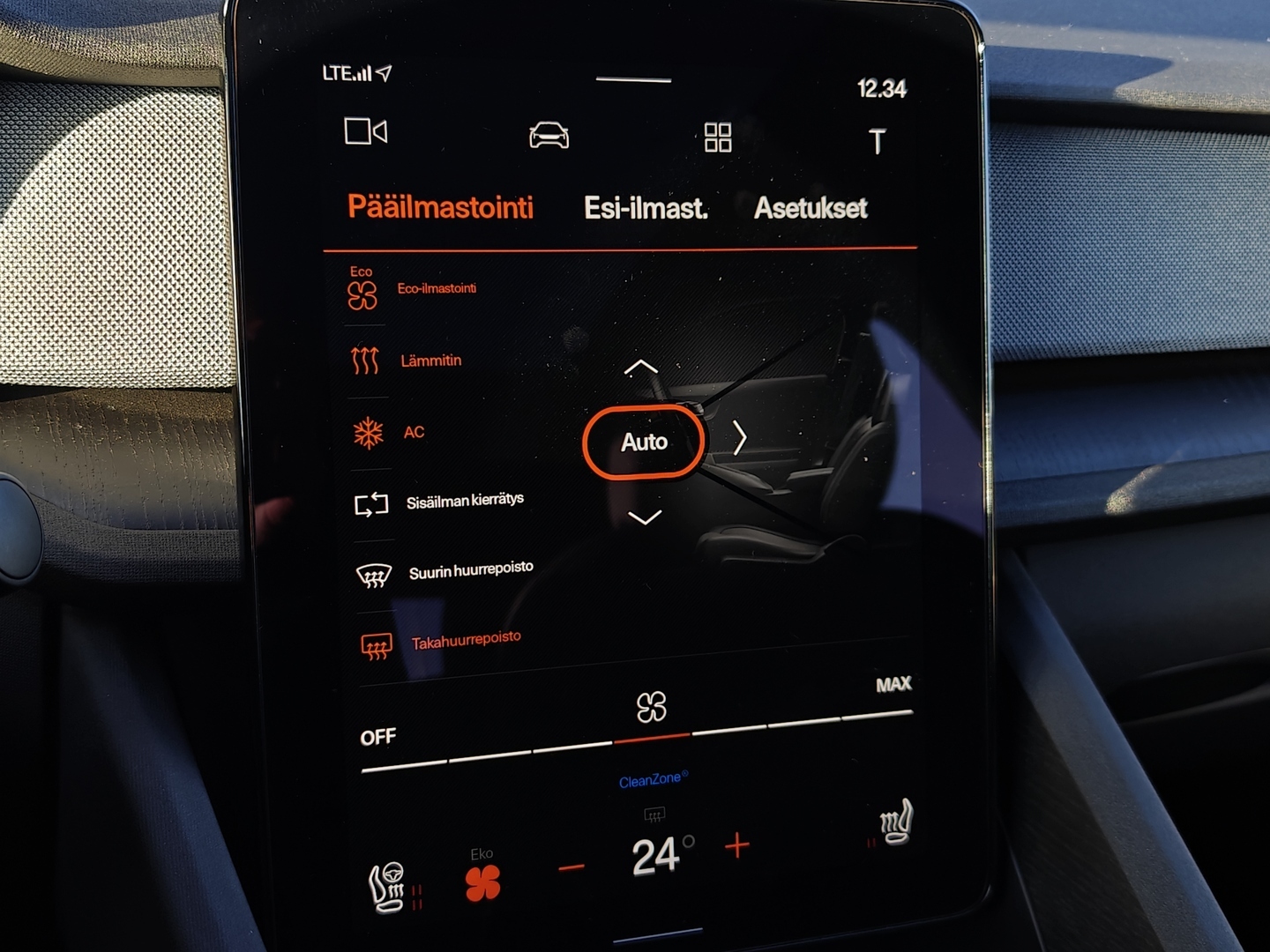Image resolution: width=1270 pixels, height=952 pixels.
Task: Open the CleanZone information link
Action: (650, 777)
